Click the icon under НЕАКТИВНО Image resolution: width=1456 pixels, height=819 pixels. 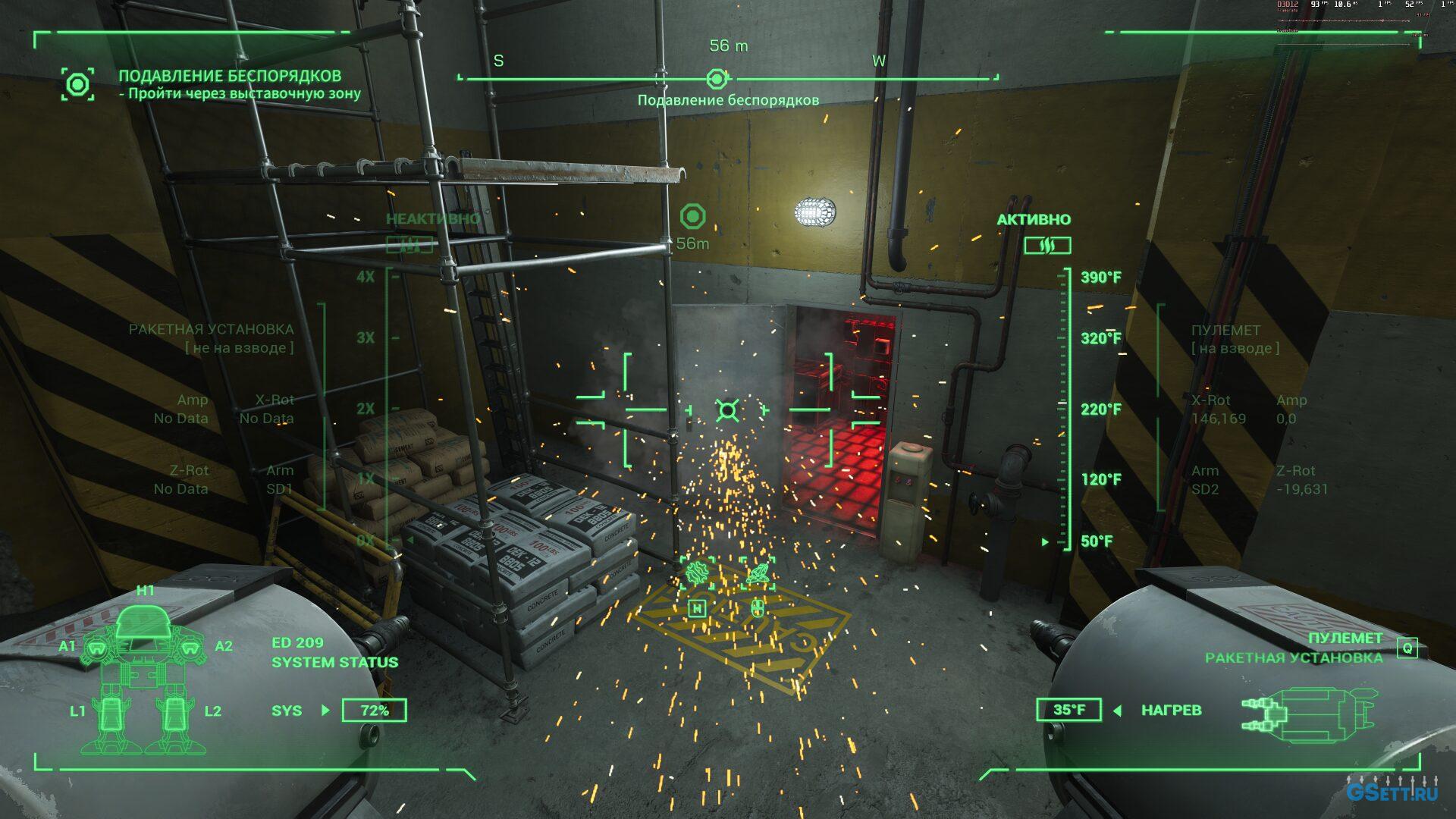(x=409, y=245)
